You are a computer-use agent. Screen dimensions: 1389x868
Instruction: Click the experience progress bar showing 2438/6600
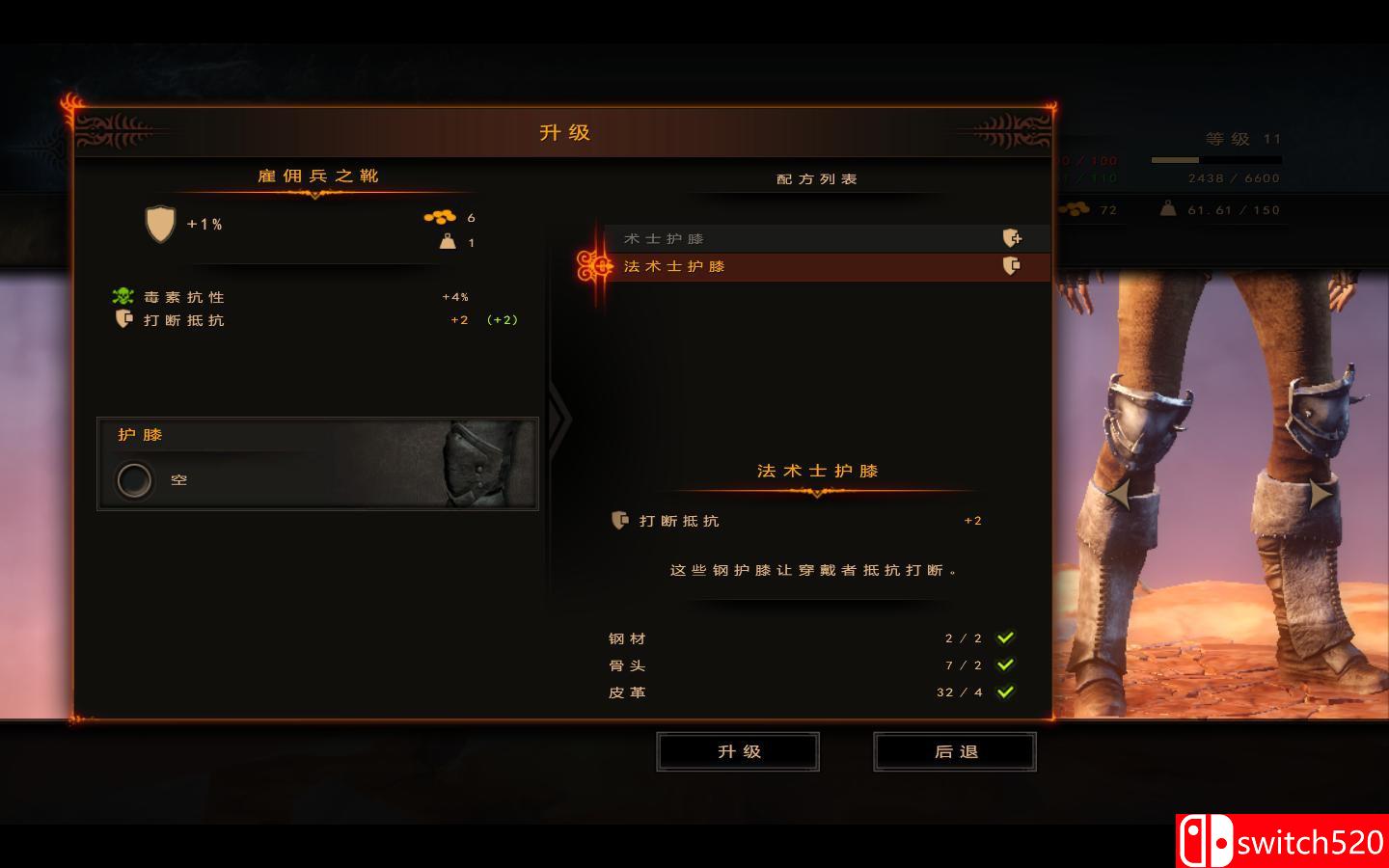1215,160
